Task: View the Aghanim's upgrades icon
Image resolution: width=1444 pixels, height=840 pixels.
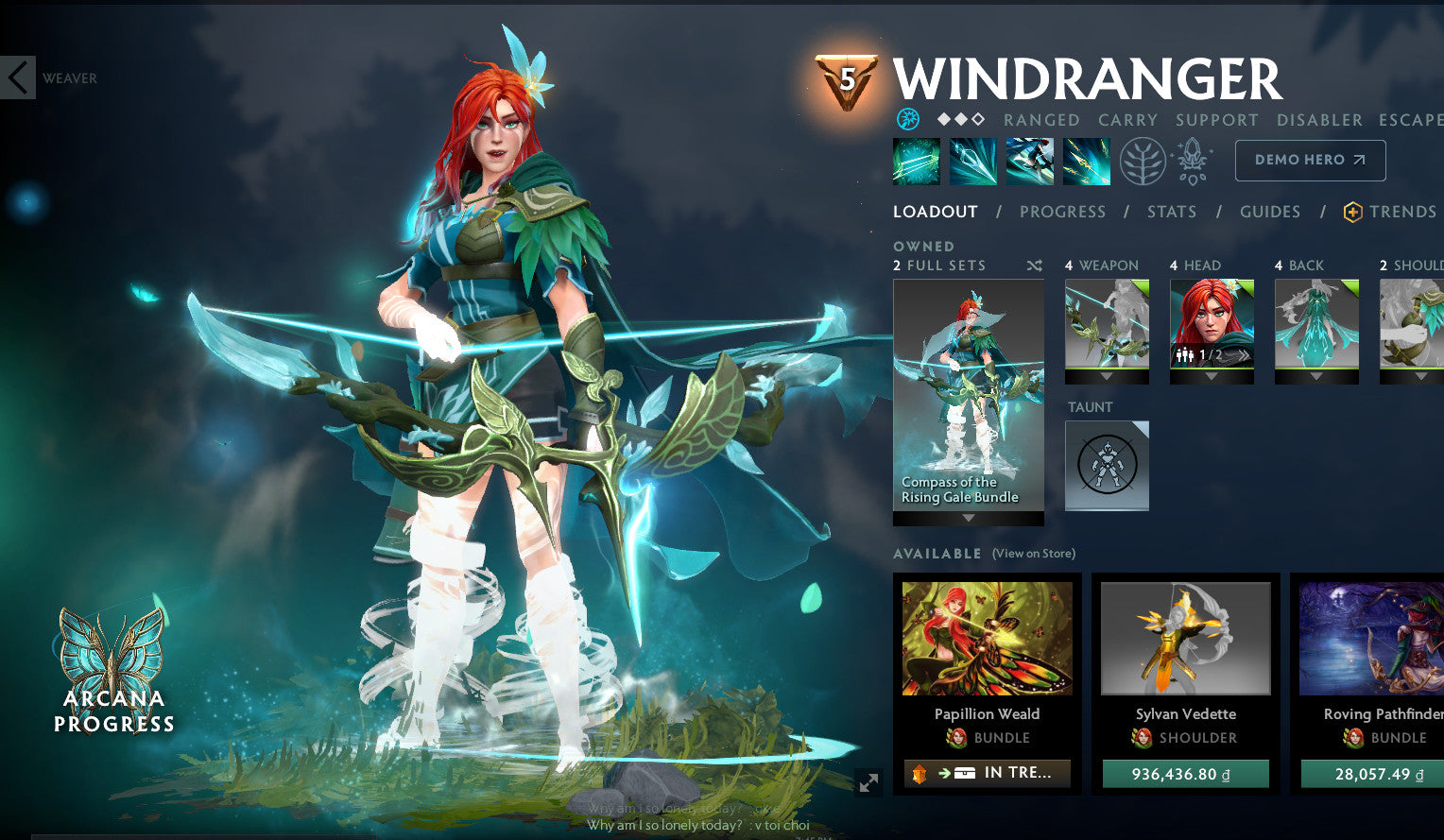Action: tap(1192, 161)
